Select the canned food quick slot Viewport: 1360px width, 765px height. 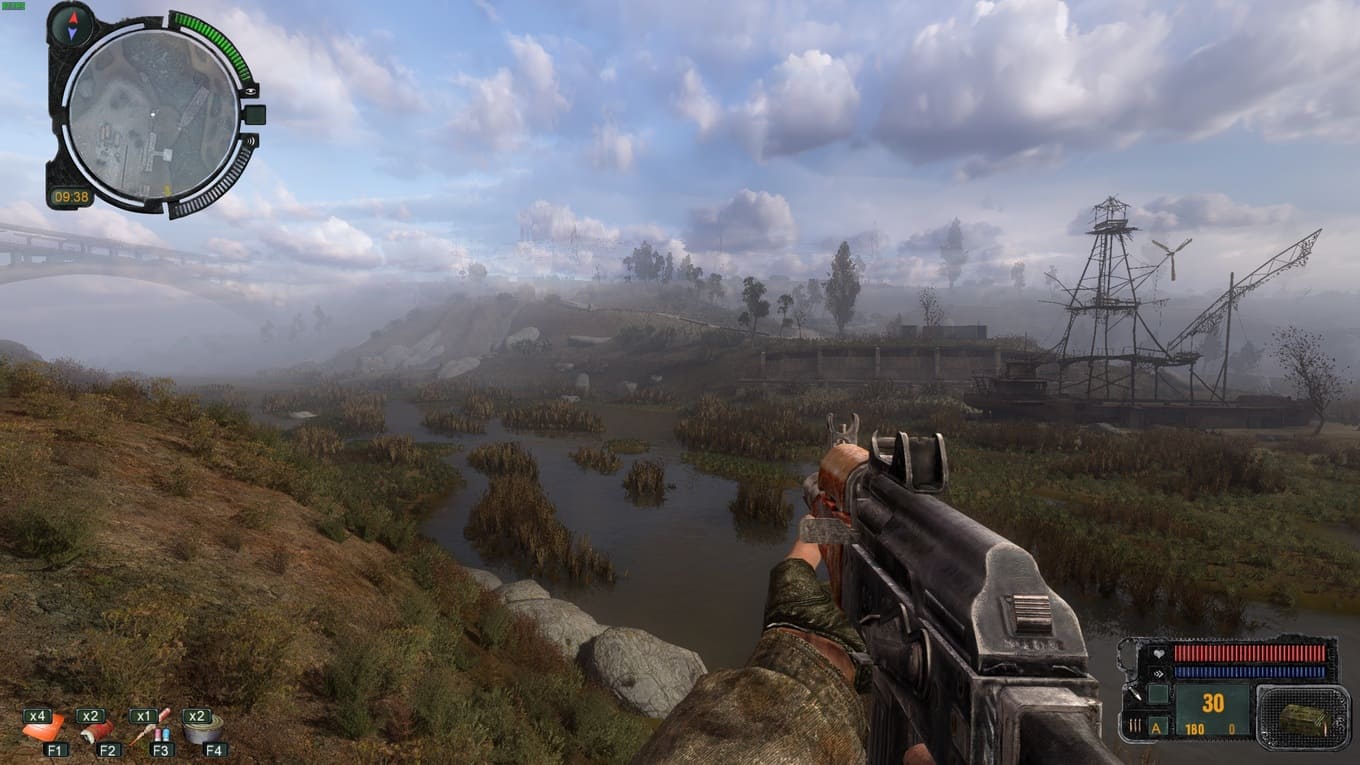tap(203, 730)
